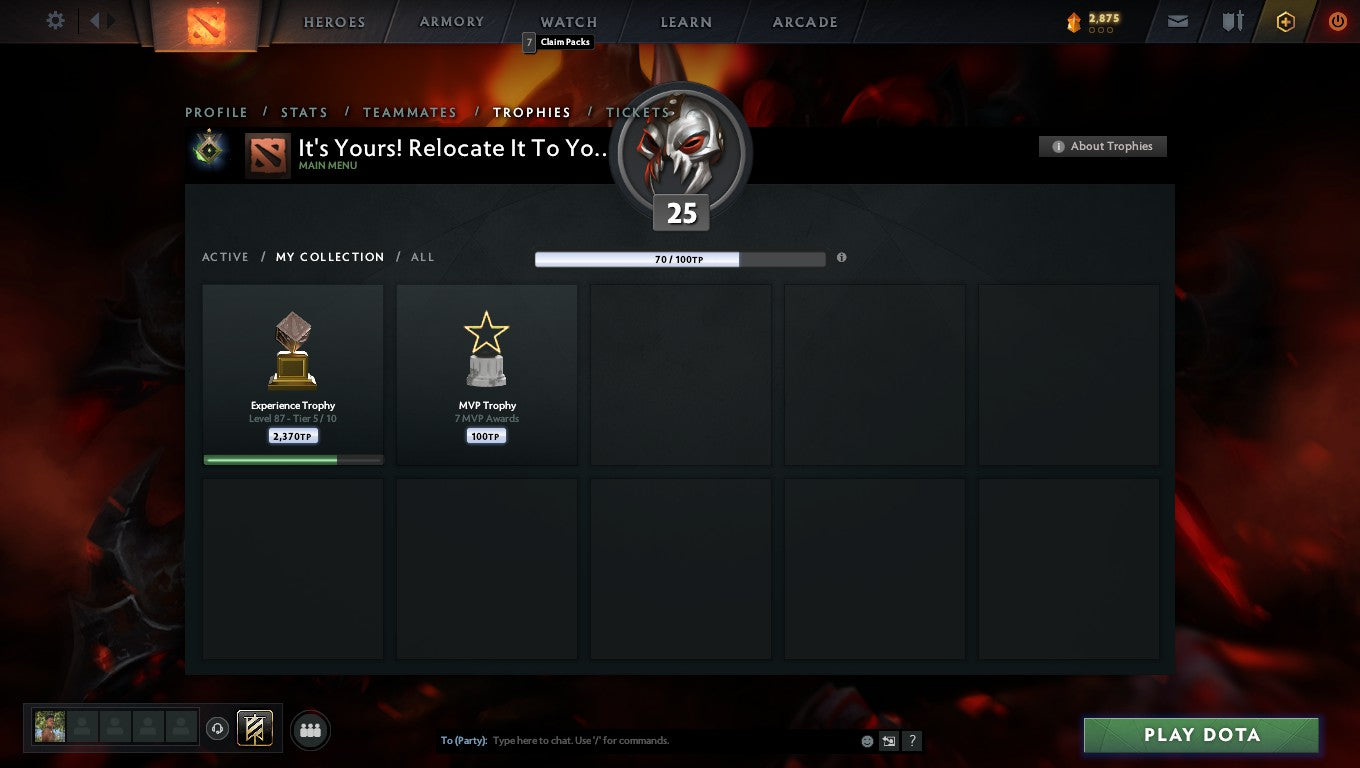Click the chat help question mark toggle
1360x768 pixels.
pyautogui.click(x=911, y=740)
